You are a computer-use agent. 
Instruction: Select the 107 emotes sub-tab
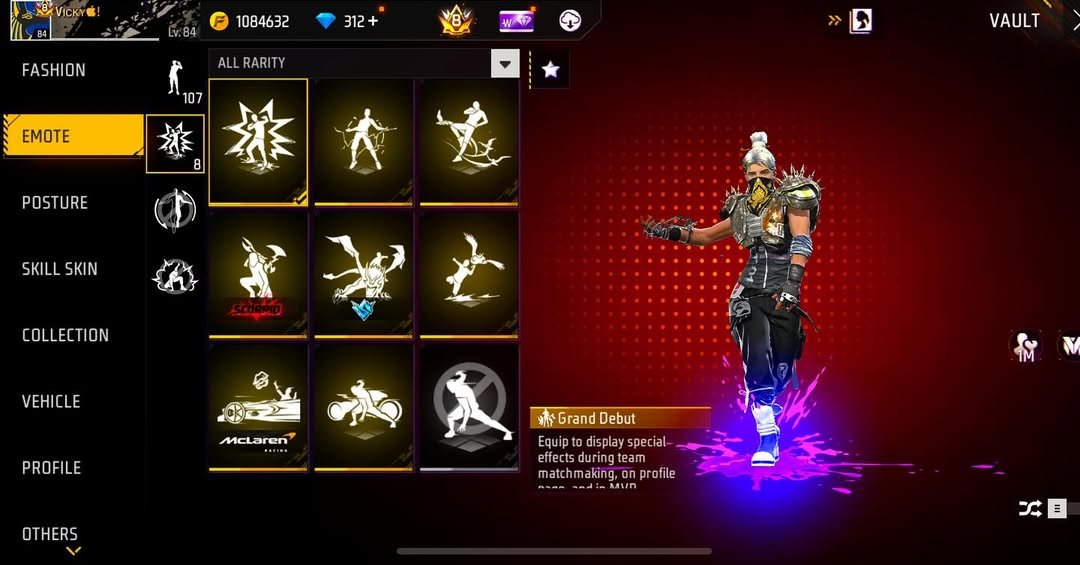176,79
